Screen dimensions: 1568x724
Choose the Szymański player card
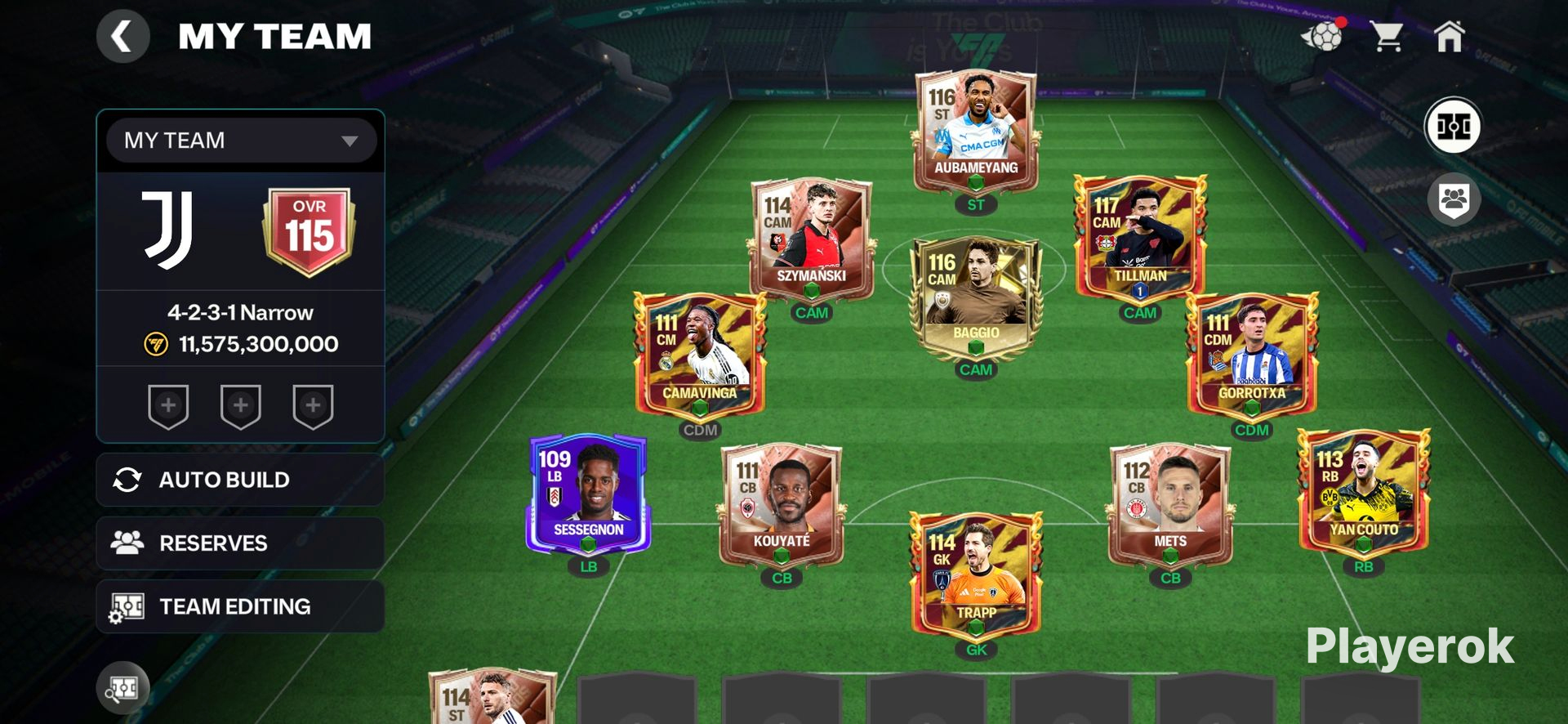click(x=812, y=239)
